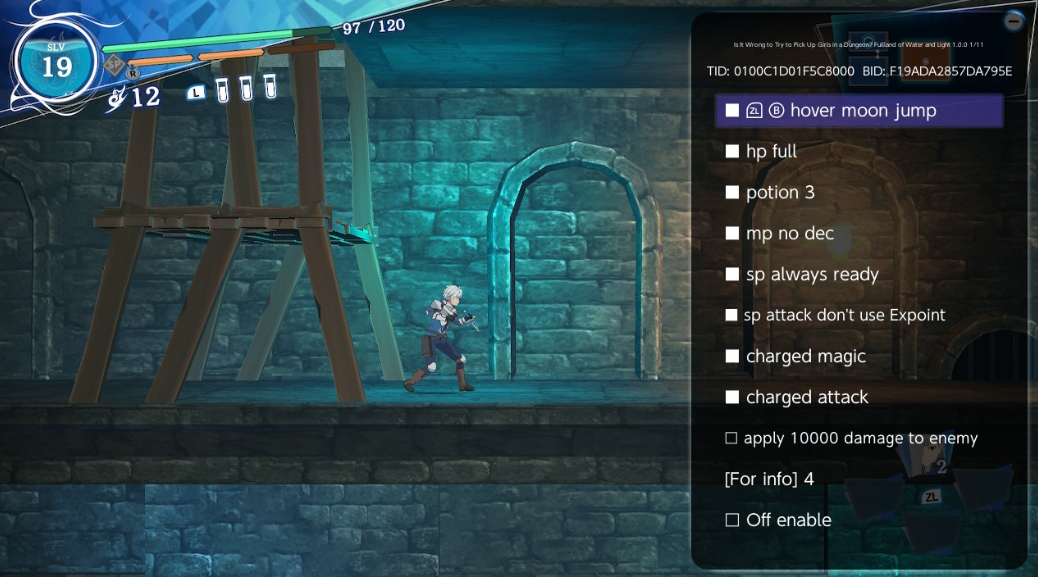Select the For info 4 entry
The image size is (1038, 577).
tap(769, 480)
